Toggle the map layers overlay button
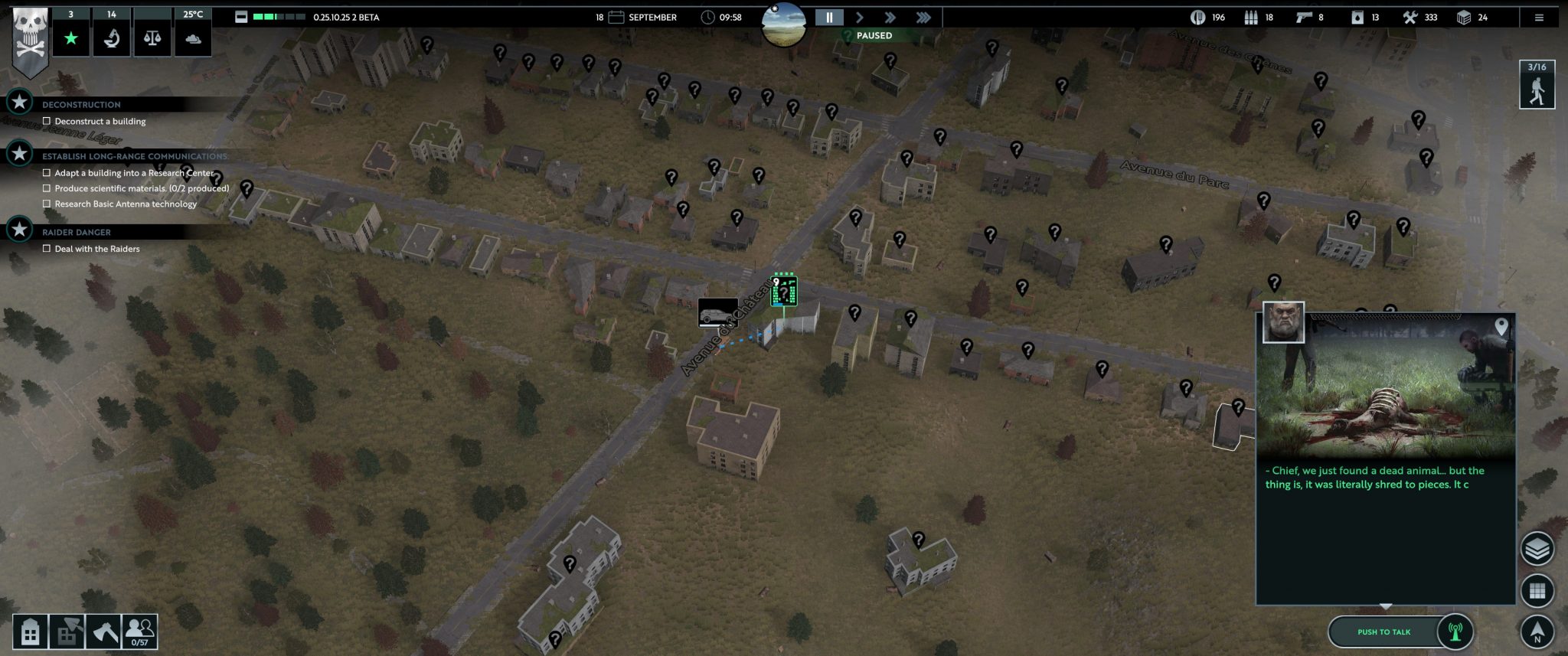 (x=1537, y=549)
